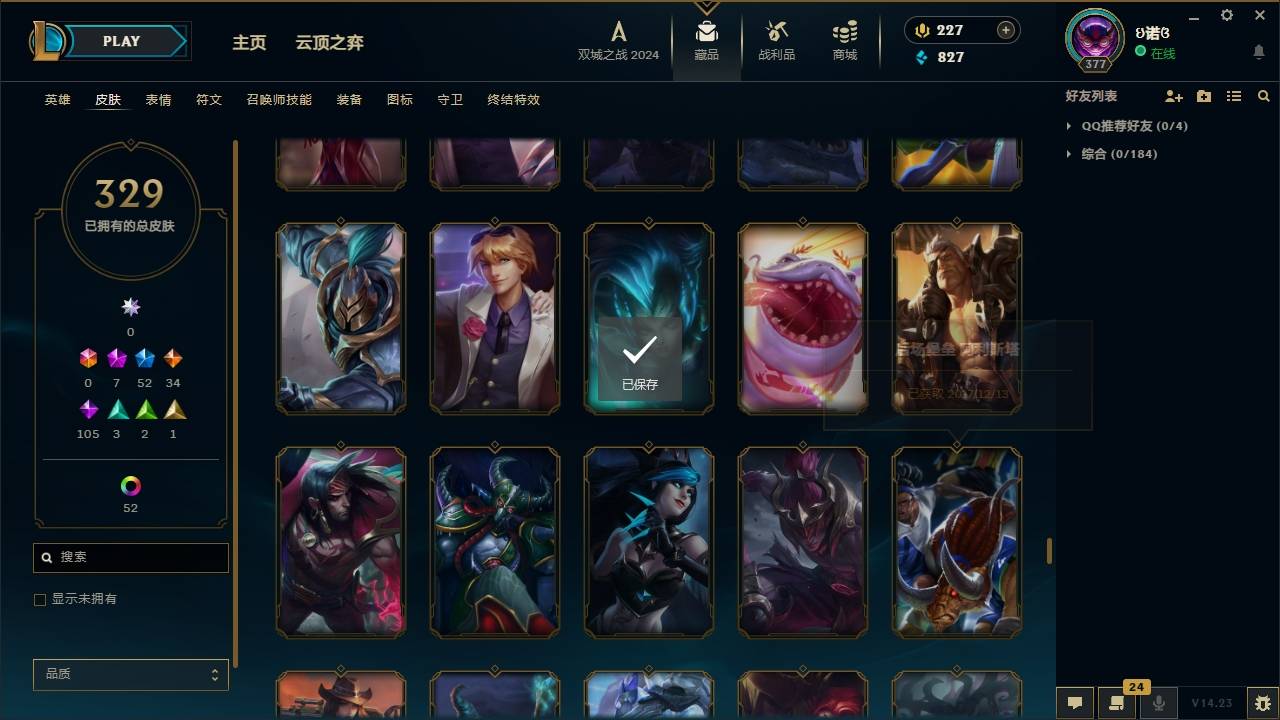The width and height of the screenshot is (1280, 720).
Task: Switch to the 表情 tab
Action: pyautogui.click(x=159, y=100)
